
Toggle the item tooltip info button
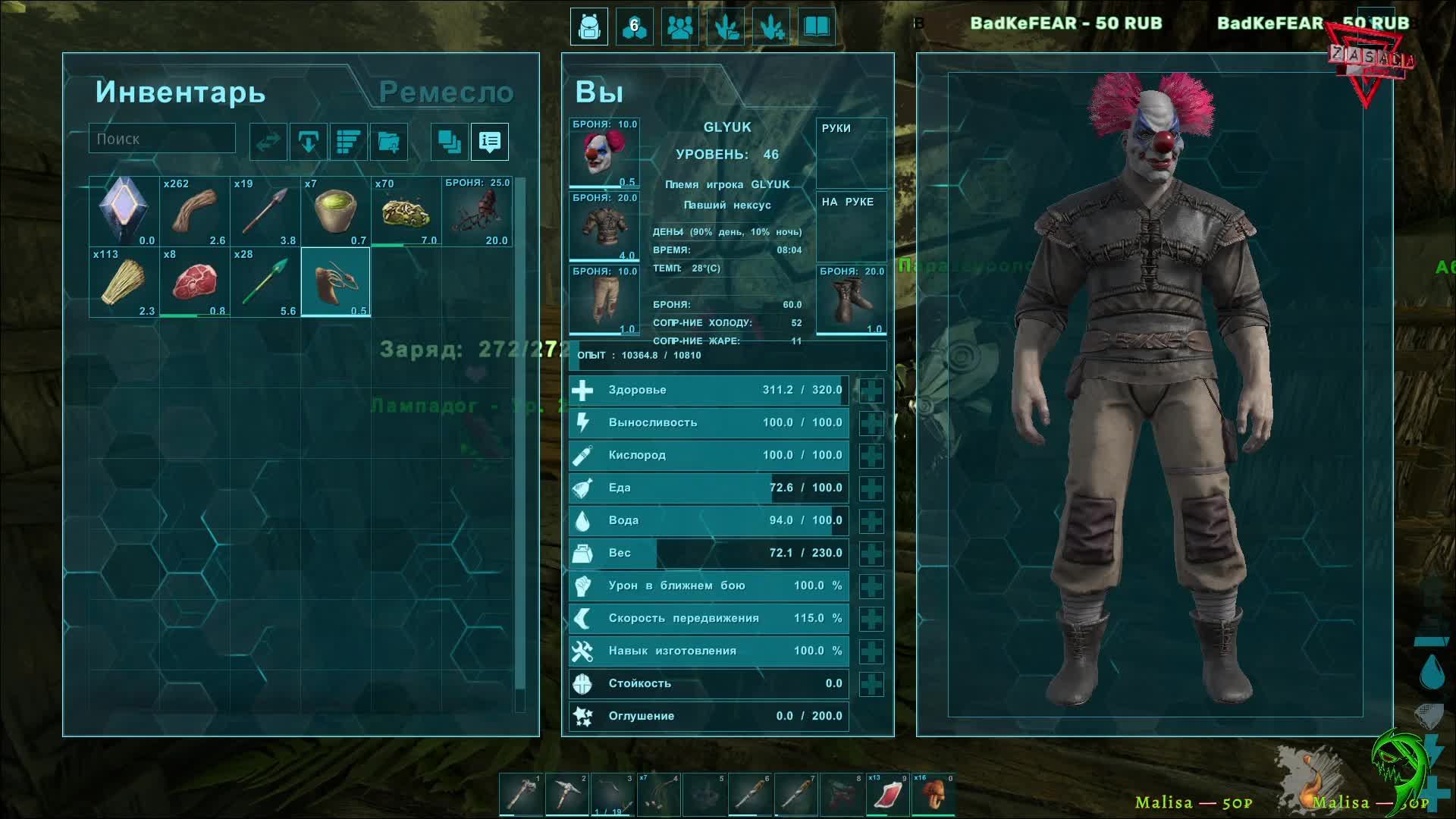490,142
